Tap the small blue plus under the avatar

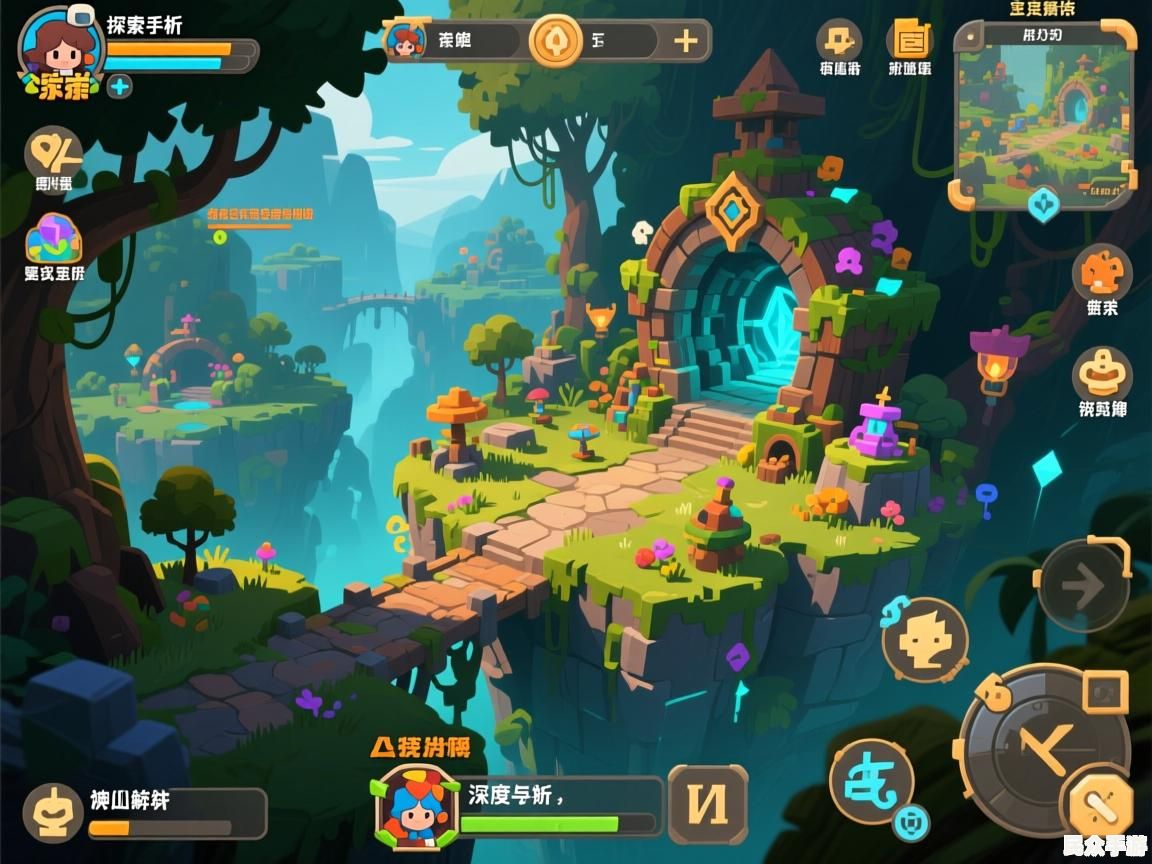coord(120,86)
